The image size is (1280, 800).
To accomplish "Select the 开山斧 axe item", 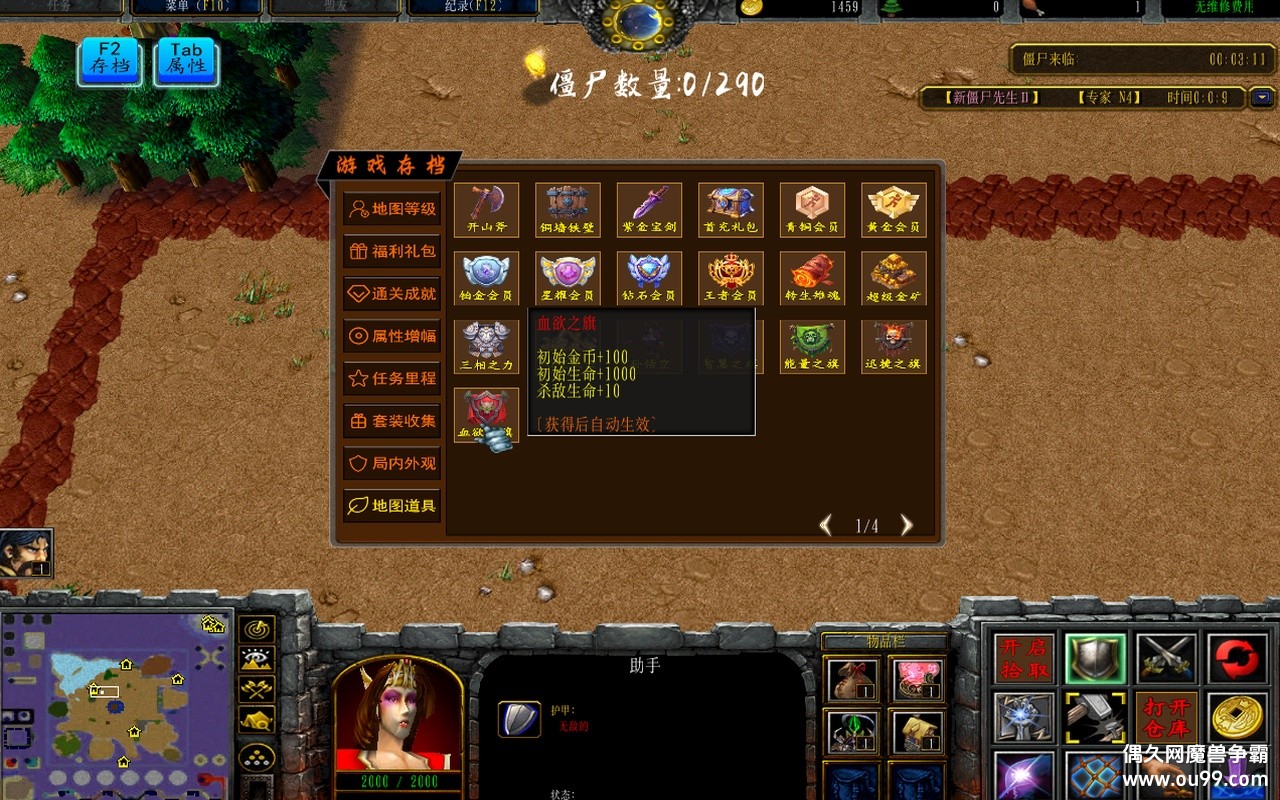I will click(487, 208).
